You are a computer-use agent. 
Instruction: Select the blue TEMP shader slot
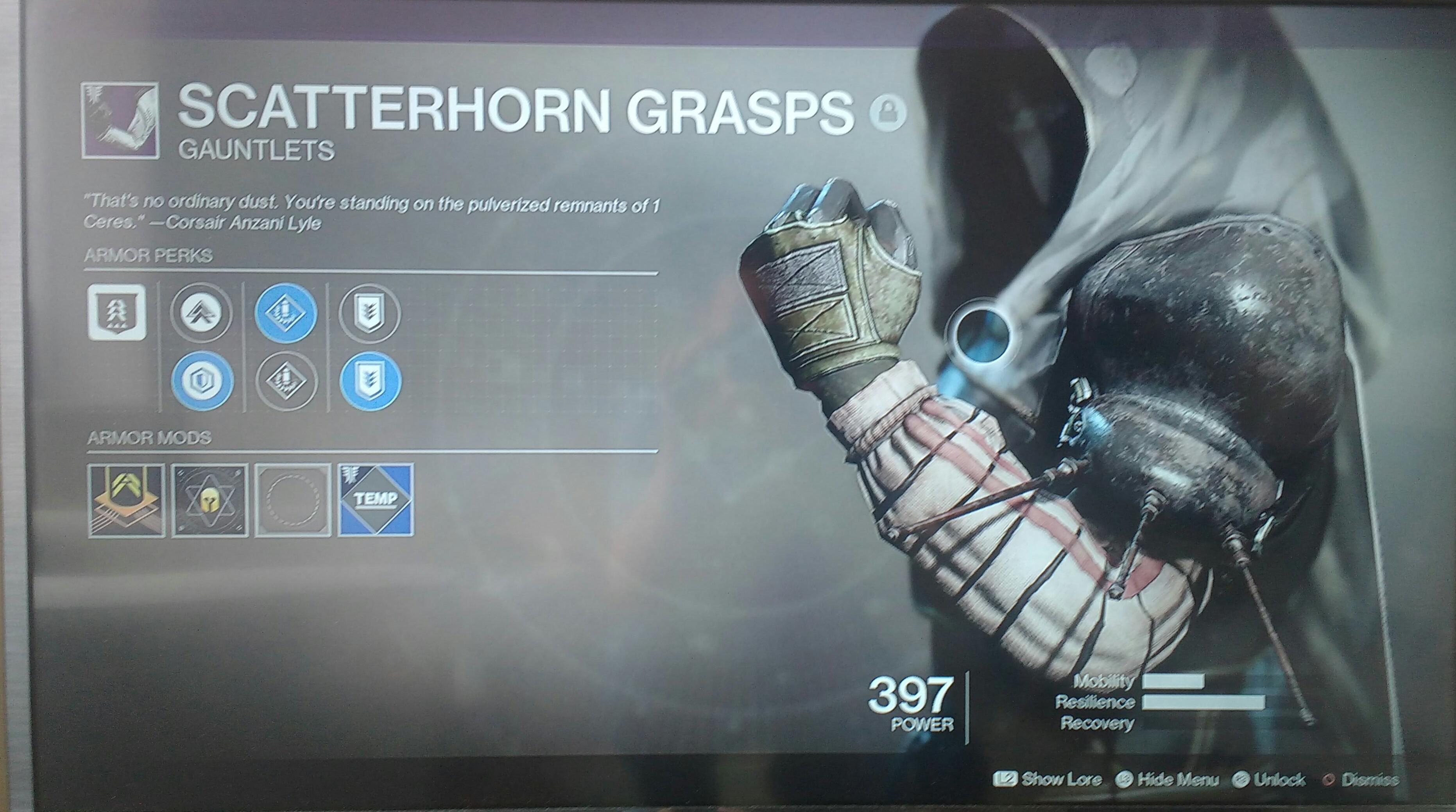point(376,500)
